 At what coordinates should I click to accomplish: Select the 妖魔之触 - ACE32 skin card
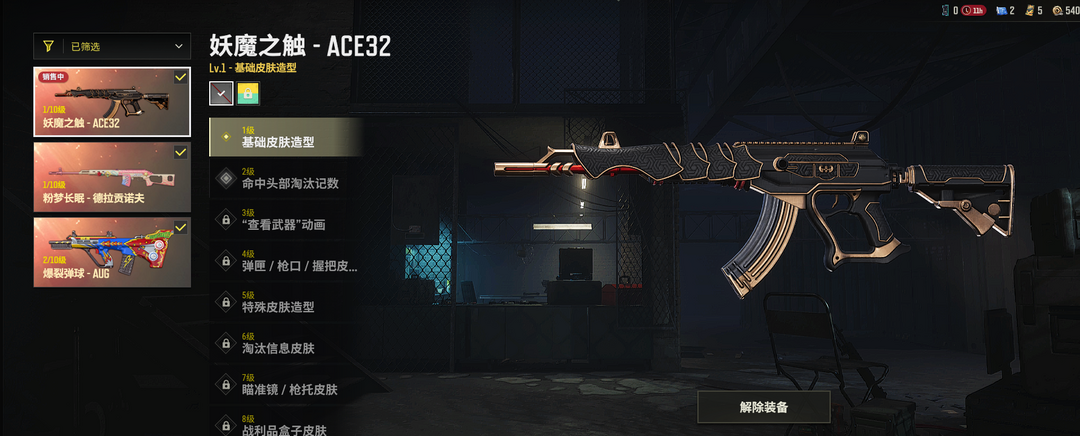(x=112, y=102)
